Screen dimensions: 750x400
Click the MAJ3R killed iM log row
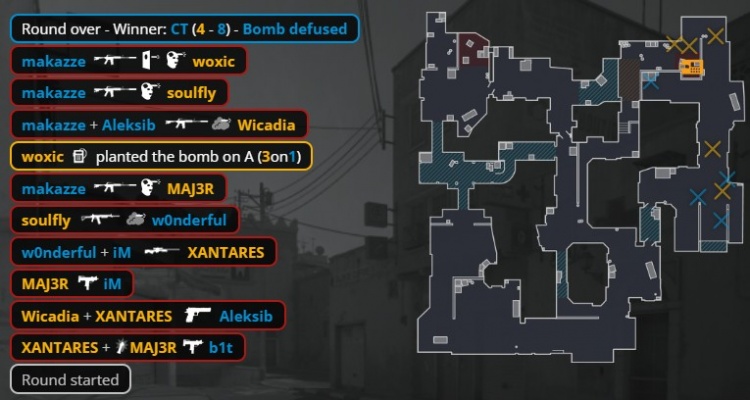pyautogui.click(x=71, y=285)
